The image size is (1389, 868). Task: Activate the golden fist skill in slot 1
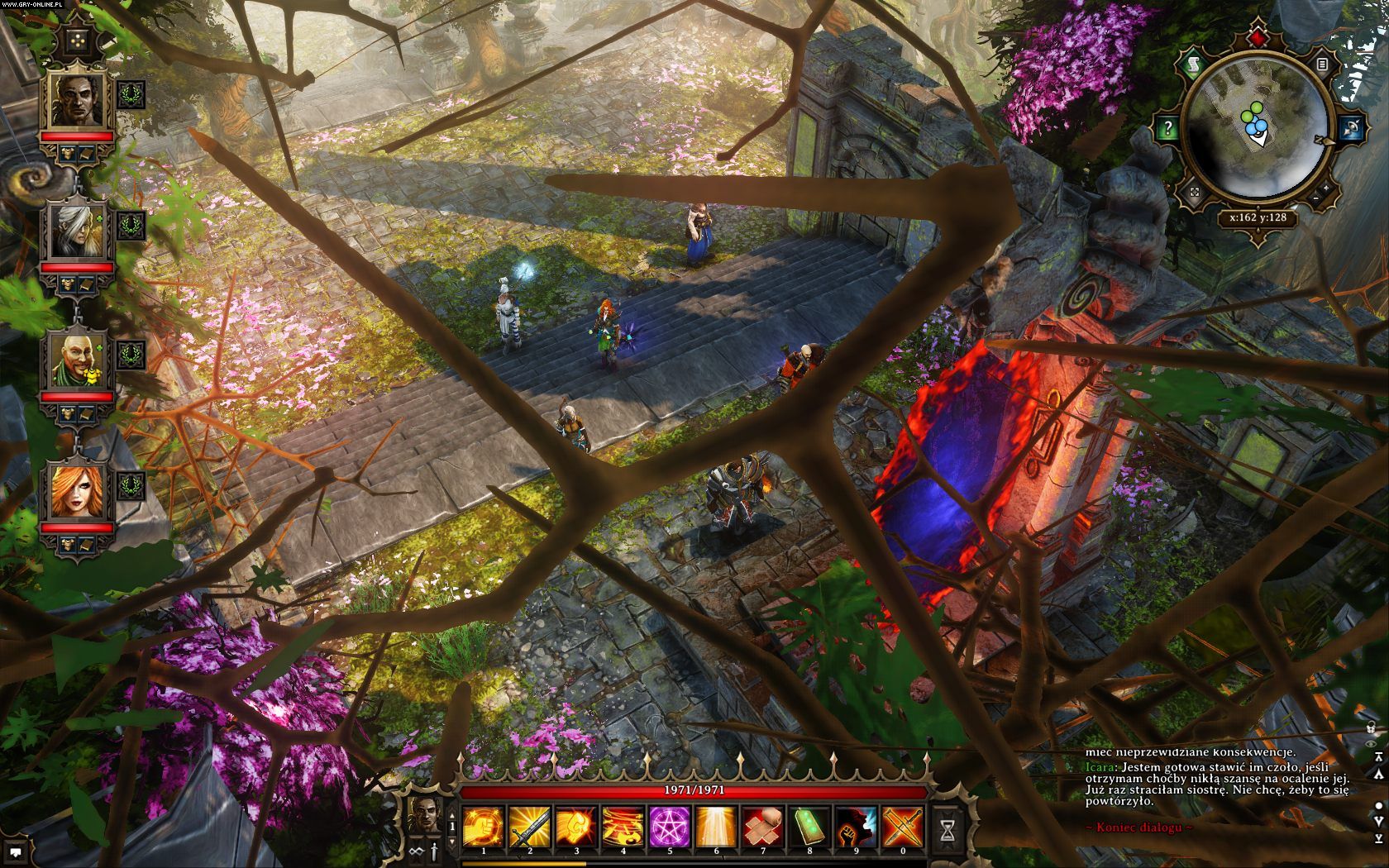point(484,826)
